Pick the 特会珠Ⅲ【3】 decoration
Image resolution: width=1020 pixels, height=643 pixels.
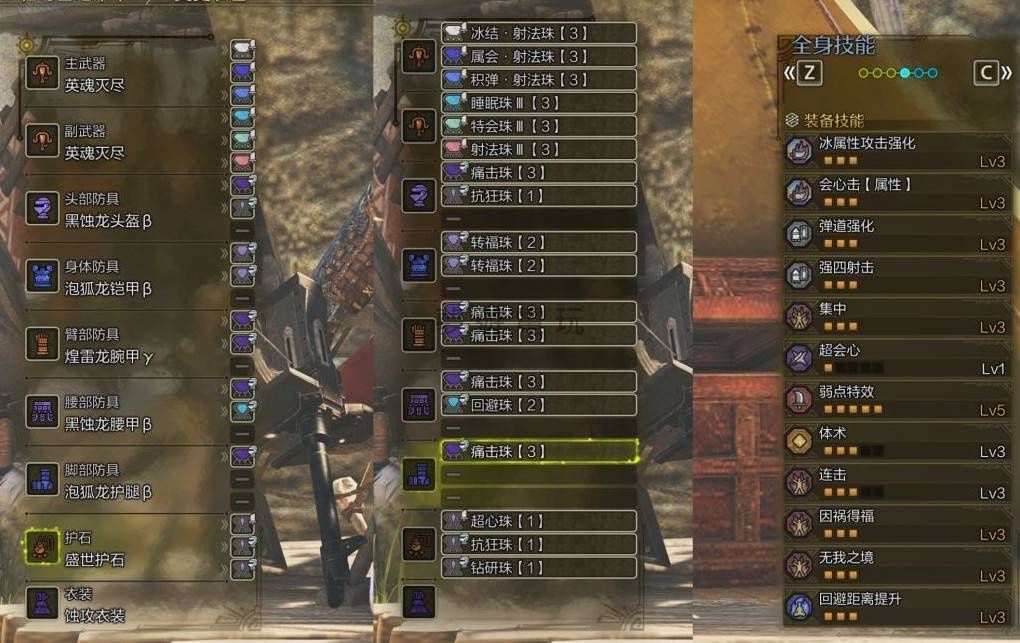pyautogui.click(x=539, y=126)
